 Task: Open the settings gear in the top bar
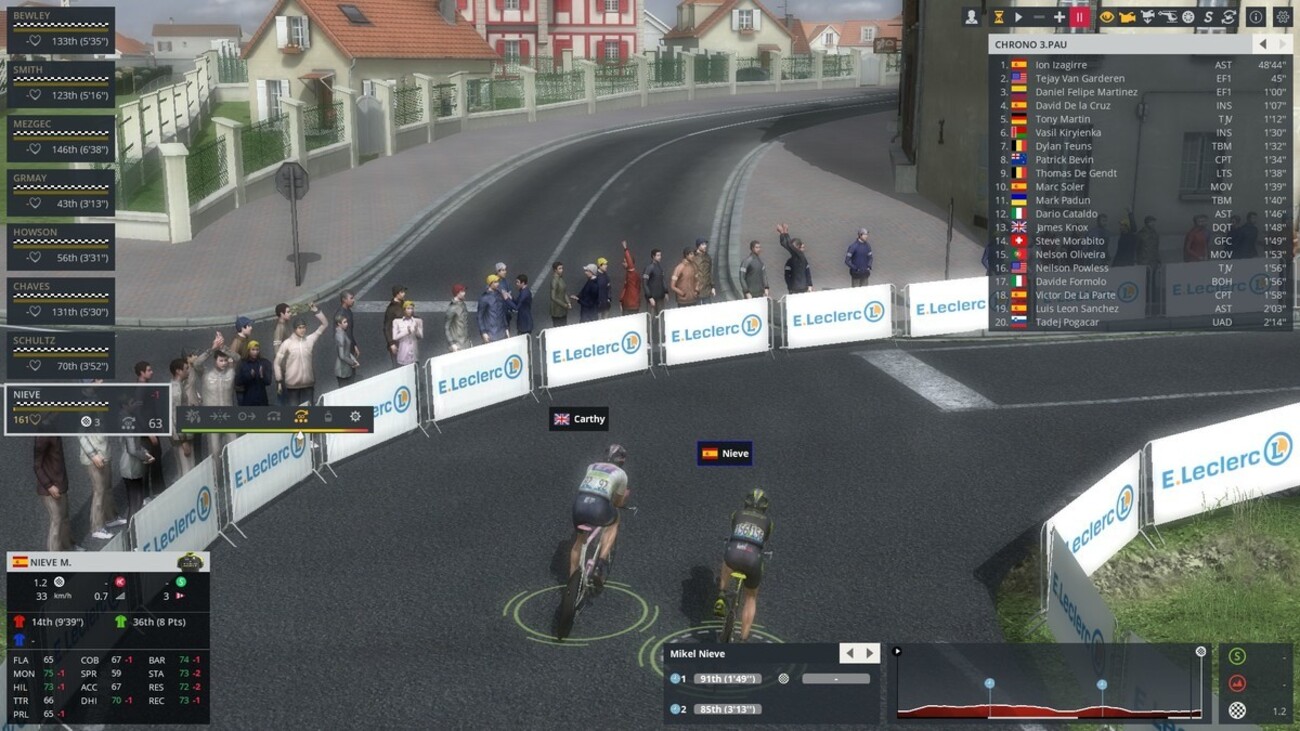pyautogui.click(x=1282, y=17)
